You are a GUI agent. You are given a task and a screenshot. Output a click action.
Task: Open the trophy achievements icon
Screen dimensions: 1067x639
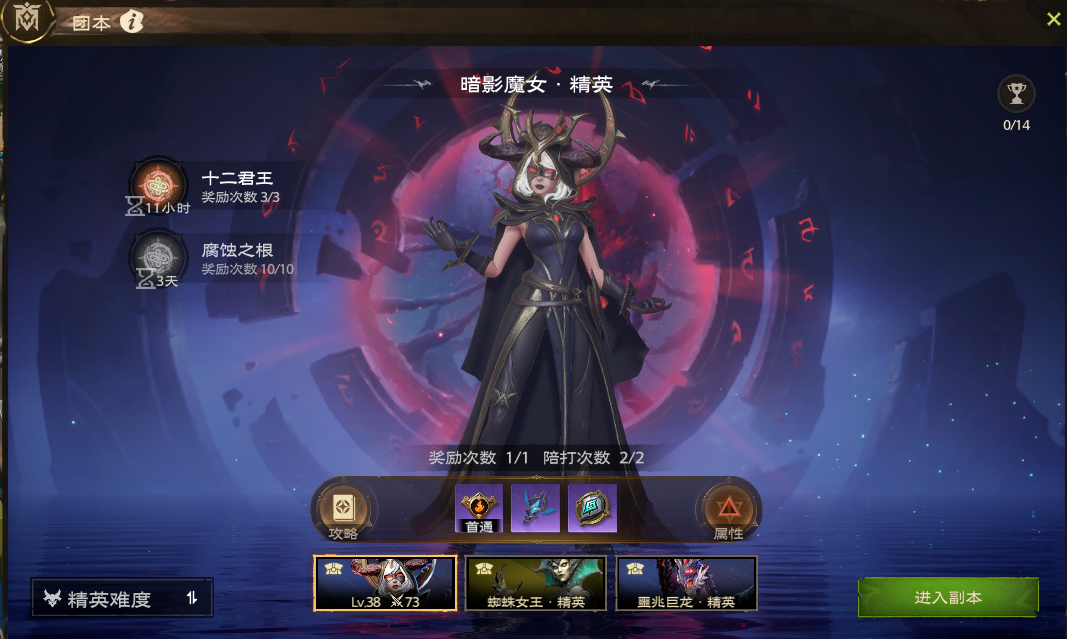pyautogui.click(x=1016, y=95)
